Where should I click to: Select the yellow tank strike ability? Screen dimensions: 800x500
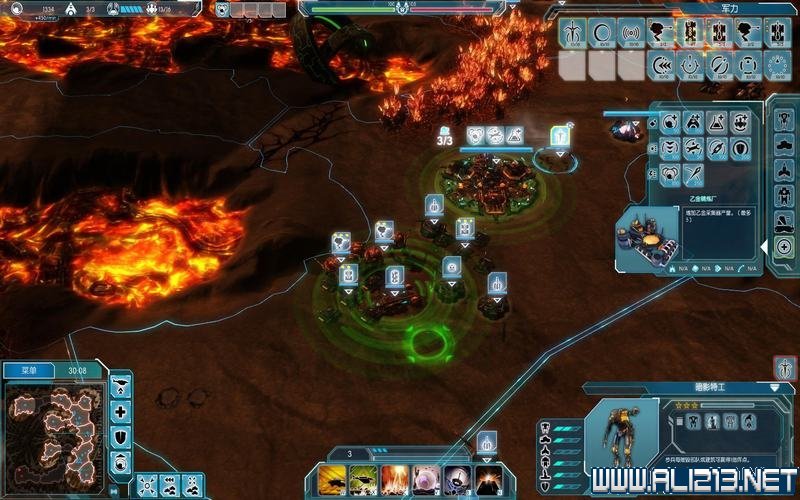click(331, 479)
